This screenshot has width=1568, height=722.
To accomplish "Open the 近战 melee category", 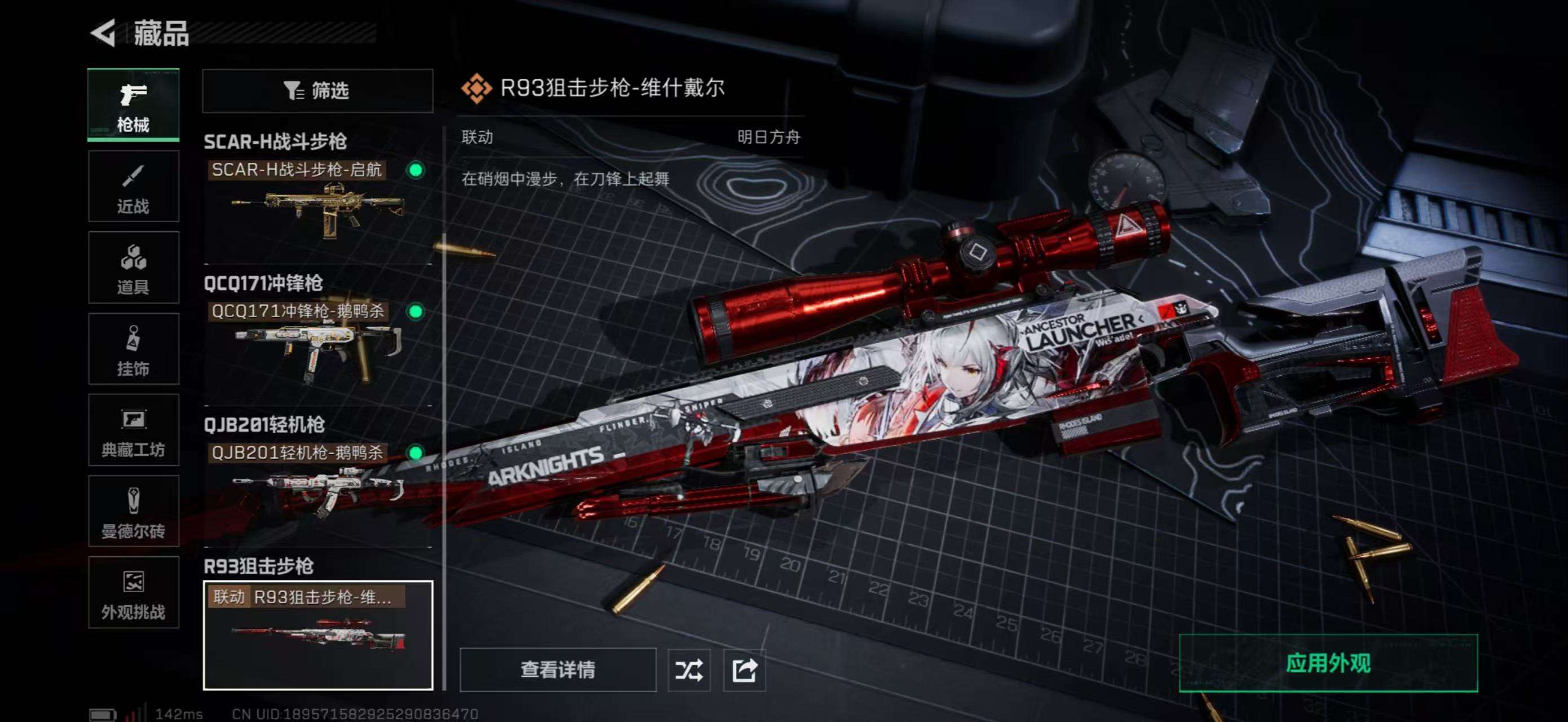I will coord(133,187).
